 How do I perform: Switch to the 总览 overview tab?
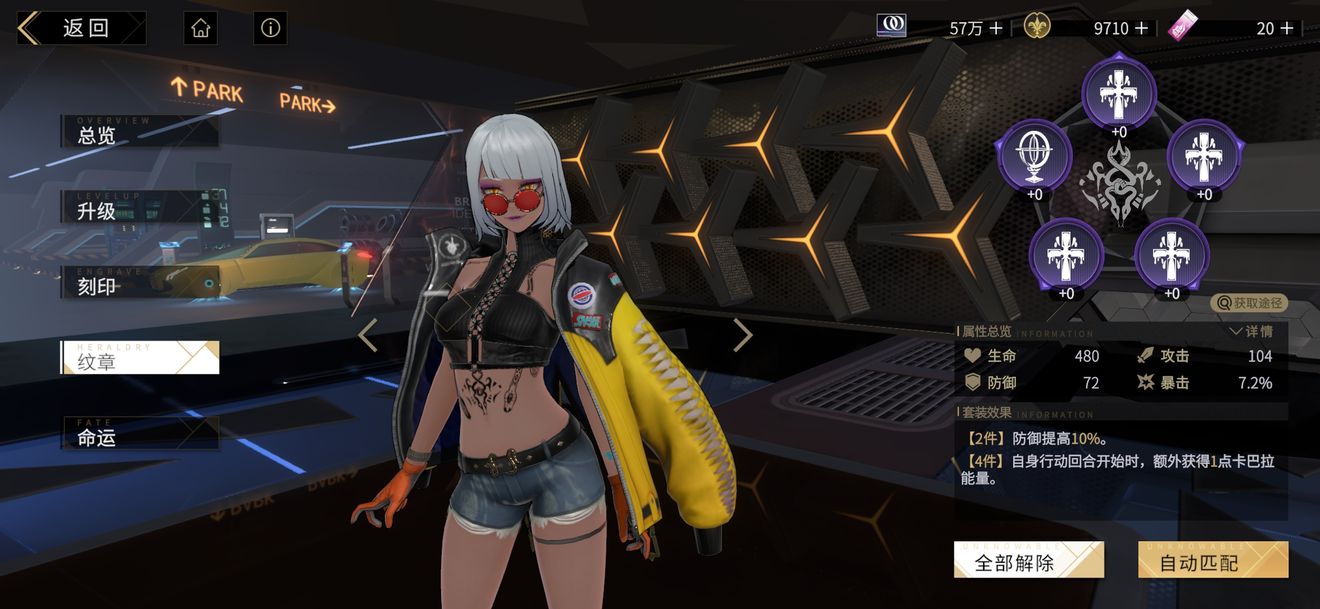tap(140, 133)
